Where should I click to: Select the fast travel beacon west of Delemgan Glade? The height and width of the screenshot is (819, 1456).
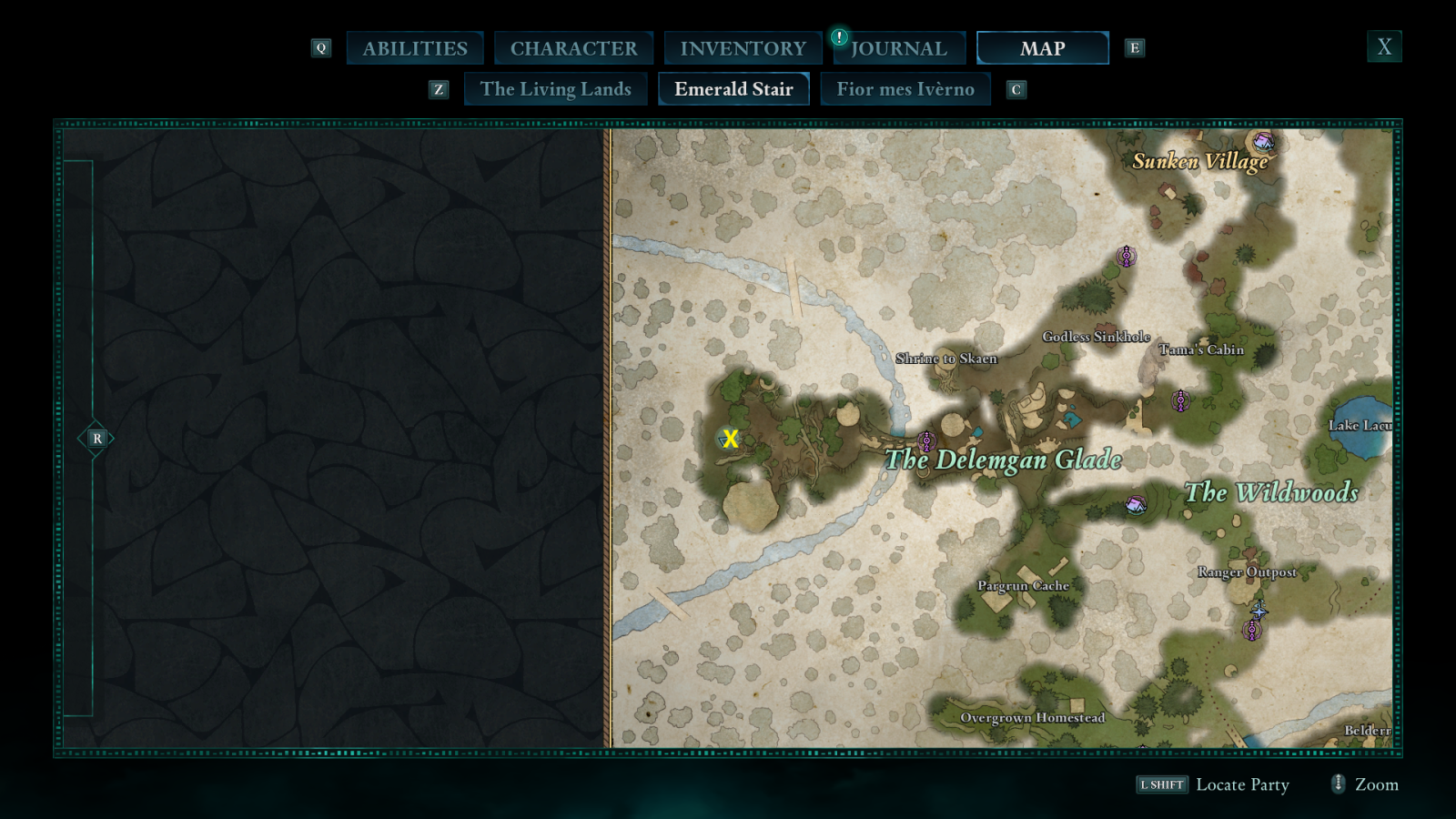pos(925,441)
